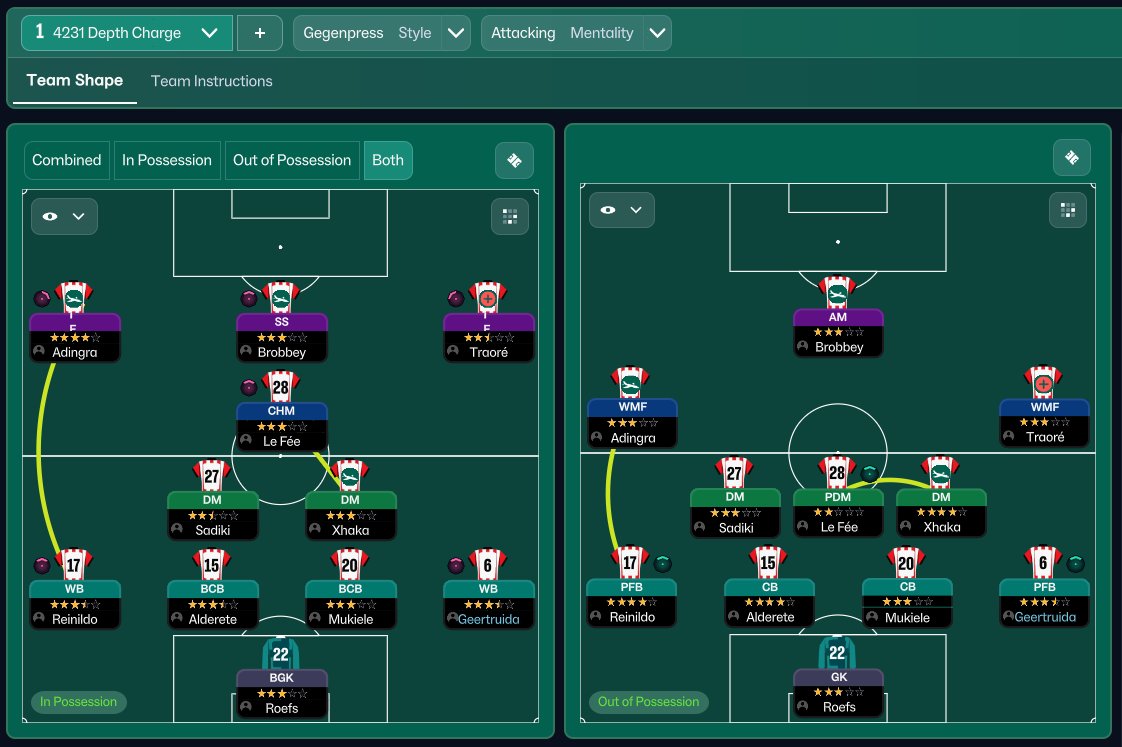Select the Both view option
The width and height of the screenshot is (1122, 747).
[388, 160]
